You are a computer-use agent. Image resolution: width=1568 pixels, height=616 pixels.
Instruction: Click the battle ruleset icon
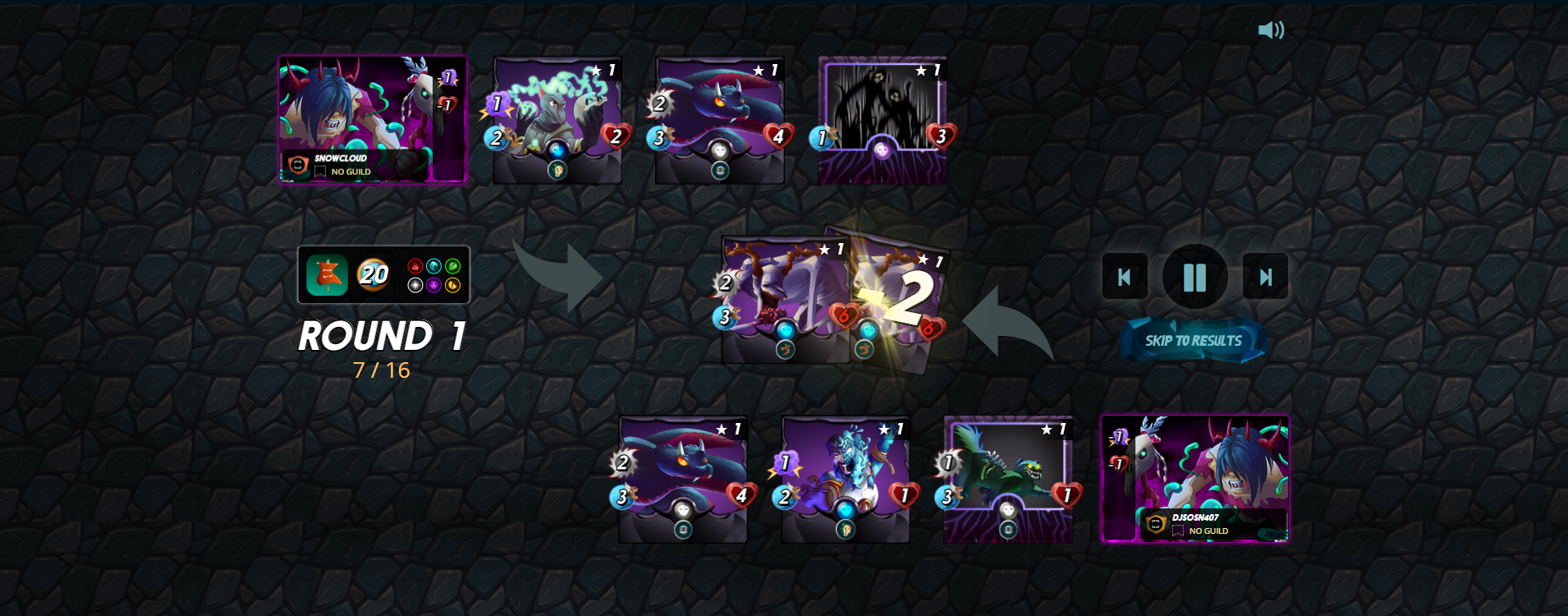pos(327,274)
